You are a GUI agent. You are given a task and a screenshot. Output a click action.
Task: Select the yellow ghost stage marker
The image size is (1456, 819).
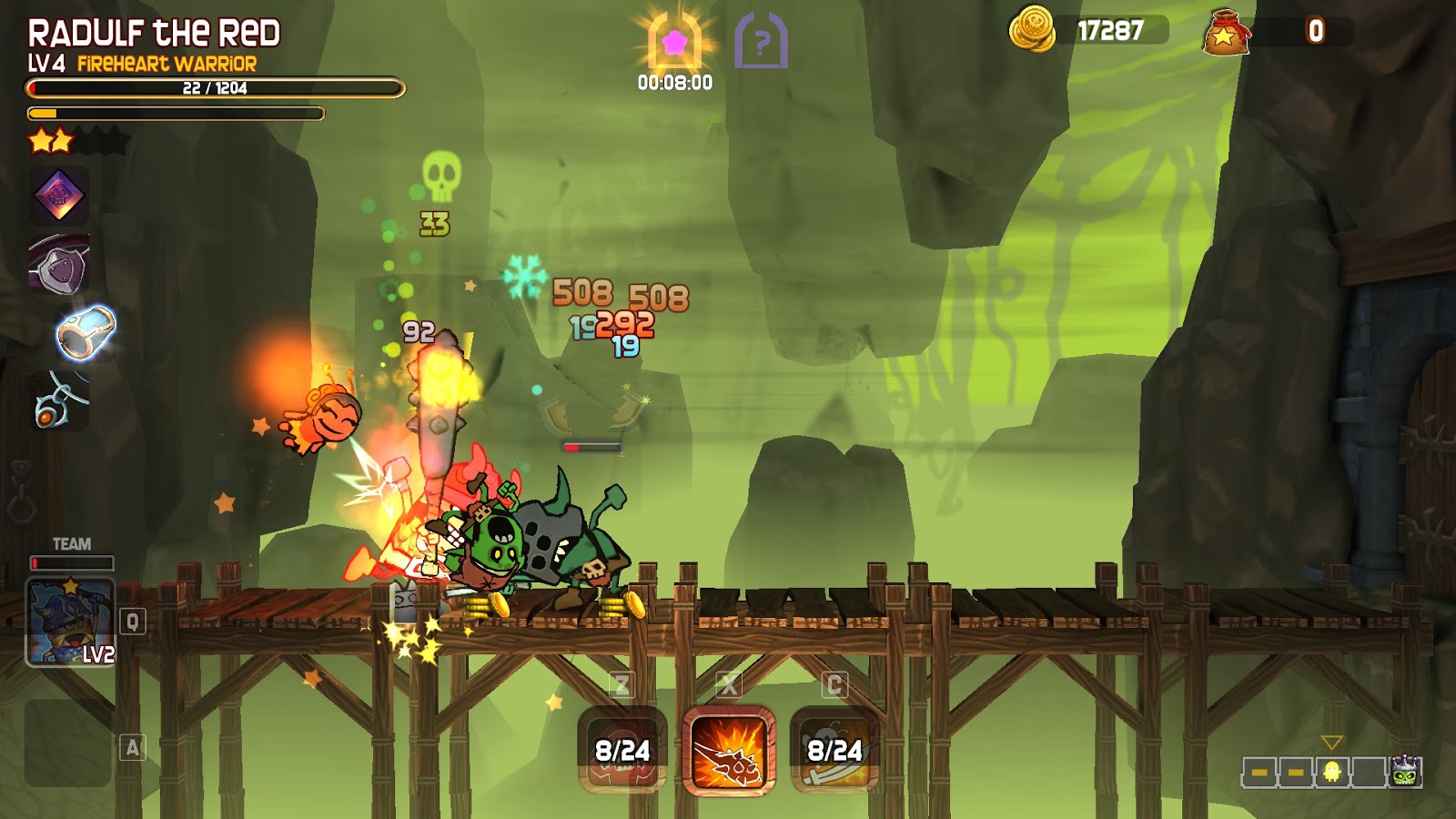(x=1332, y=773)
